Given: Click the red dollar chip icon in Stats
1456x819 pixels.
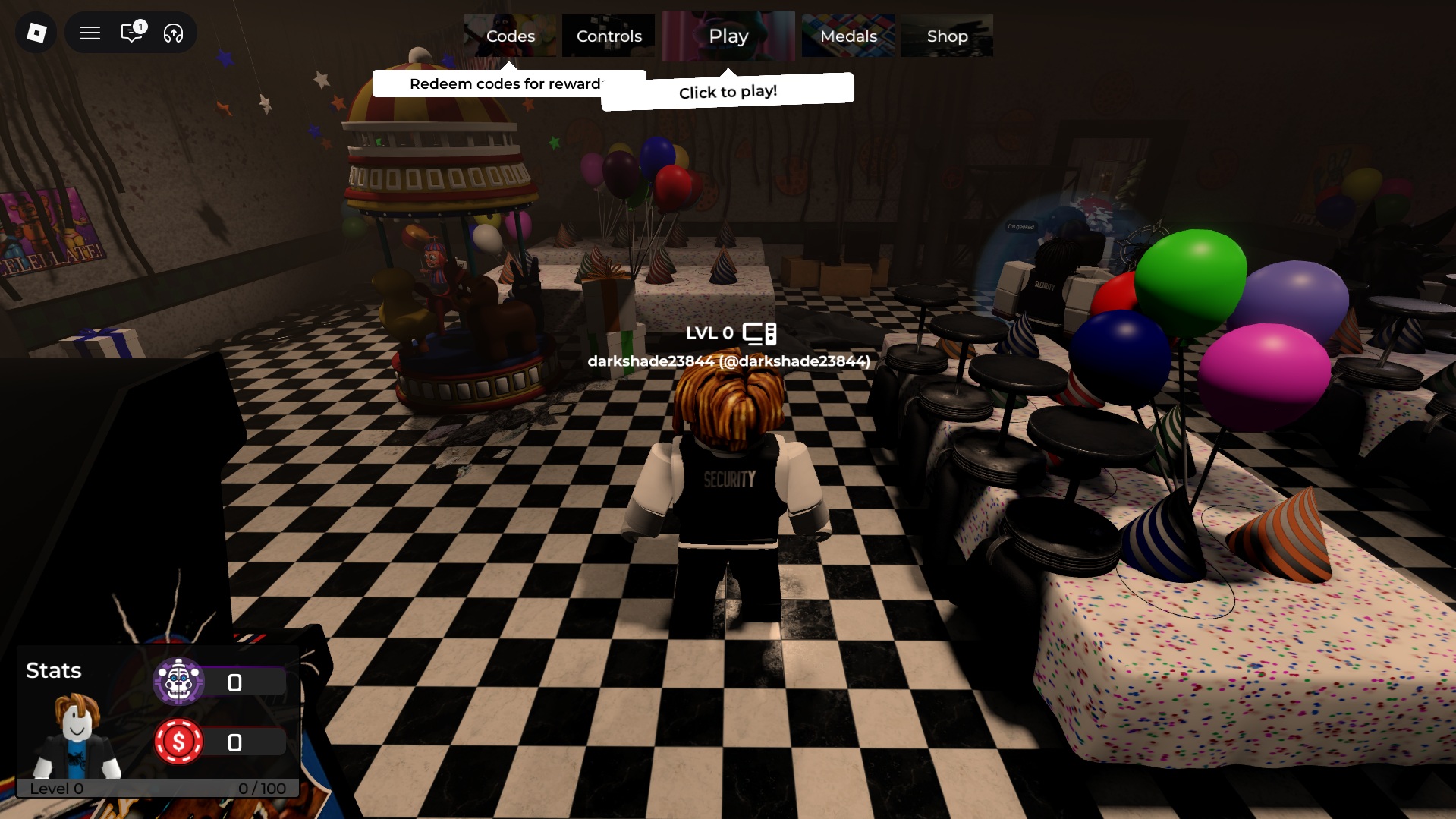Looking at the screenshot, I should [180, 742].
